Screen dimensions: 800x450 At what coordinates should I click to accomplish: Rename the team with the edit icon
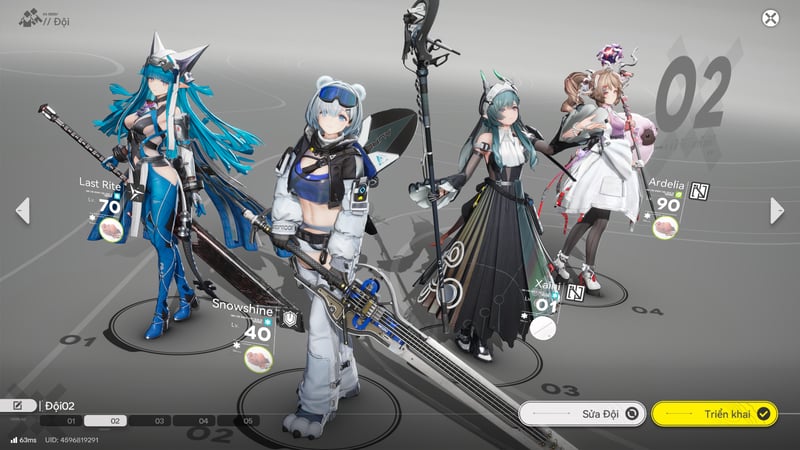(x=18, y=405)
